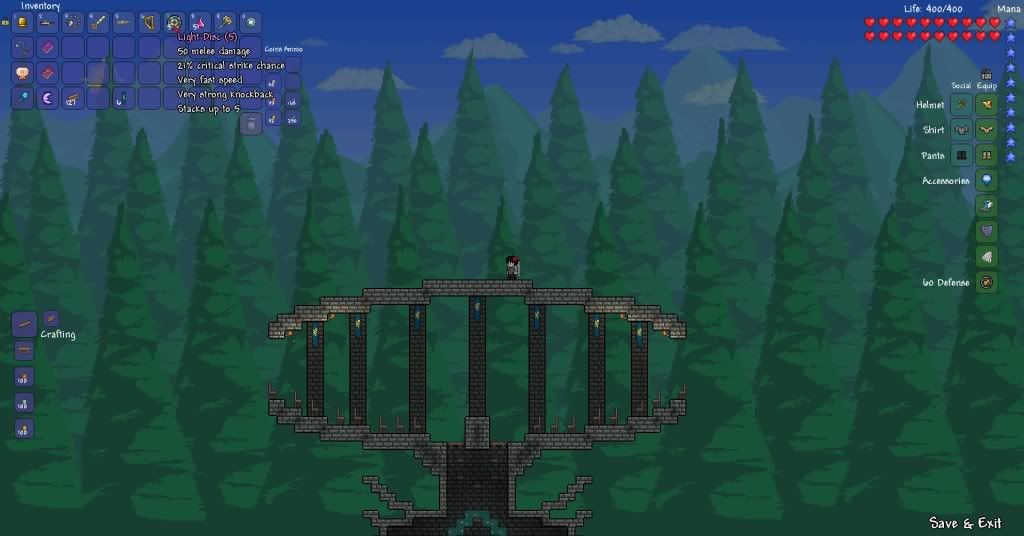Select the Light Disc hotbar slot

(x=175, y=22)
